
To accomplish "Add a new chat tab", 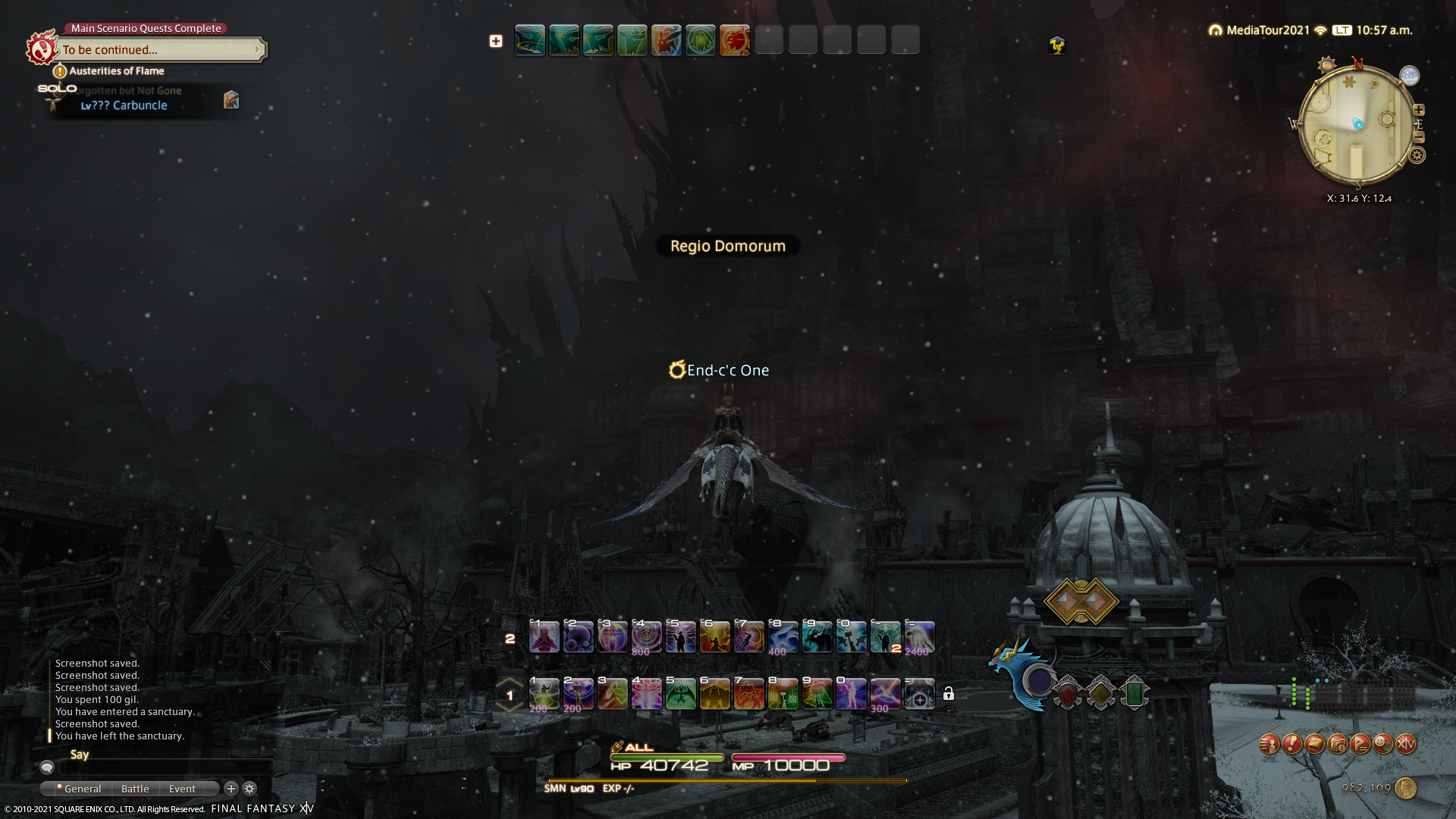I will pos(231,789).
